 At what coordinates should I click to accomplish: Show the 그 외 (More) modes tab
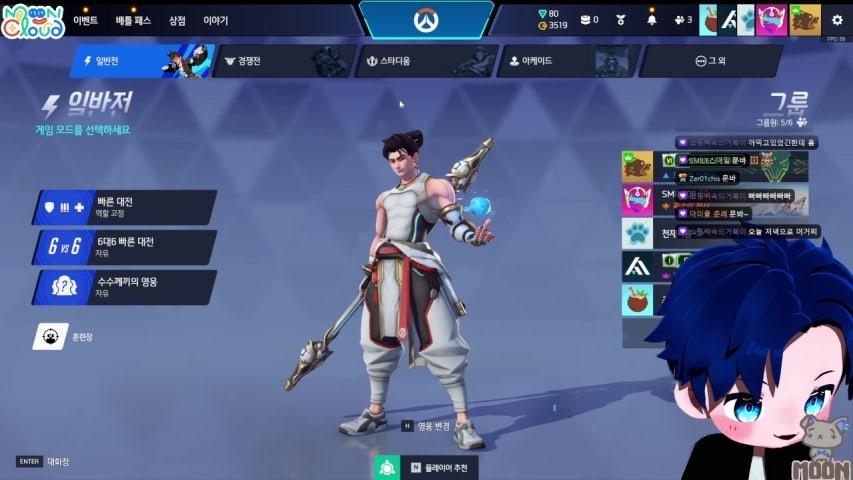(x=708, y=61)
